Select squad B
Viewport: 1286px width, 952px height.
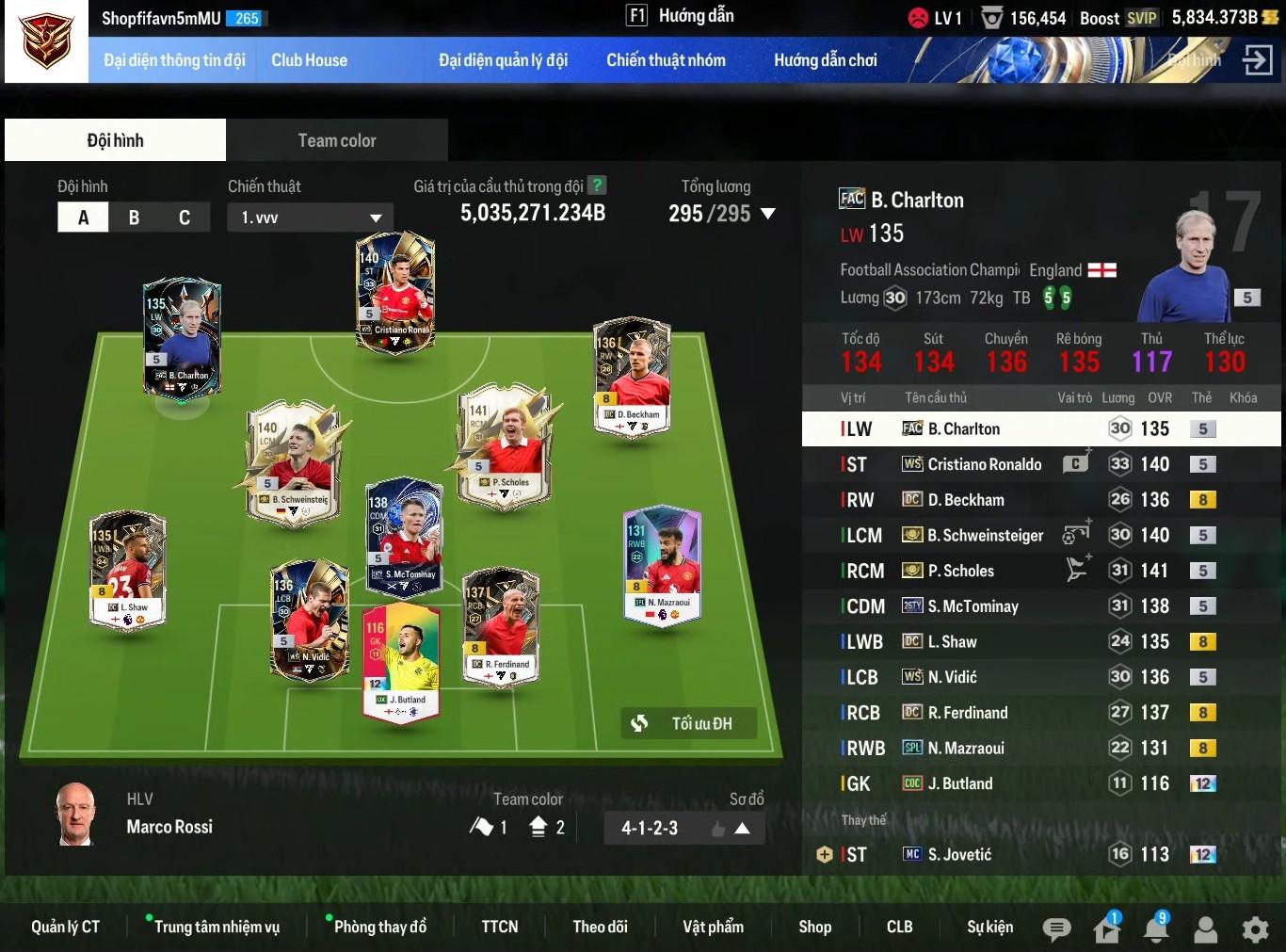134,218
